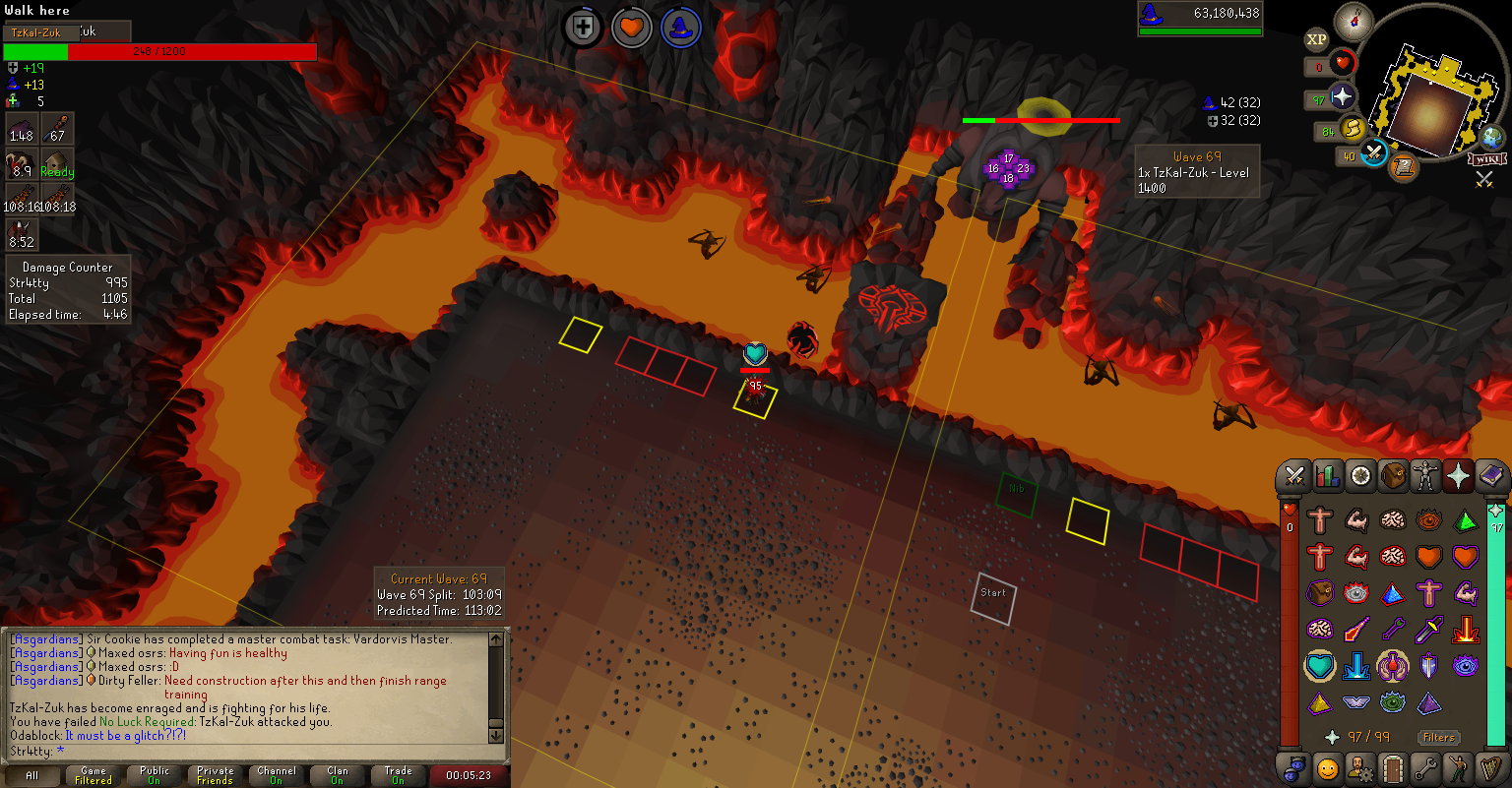
Task: Click the compass to face north
Action: [x=1354, y=21]
